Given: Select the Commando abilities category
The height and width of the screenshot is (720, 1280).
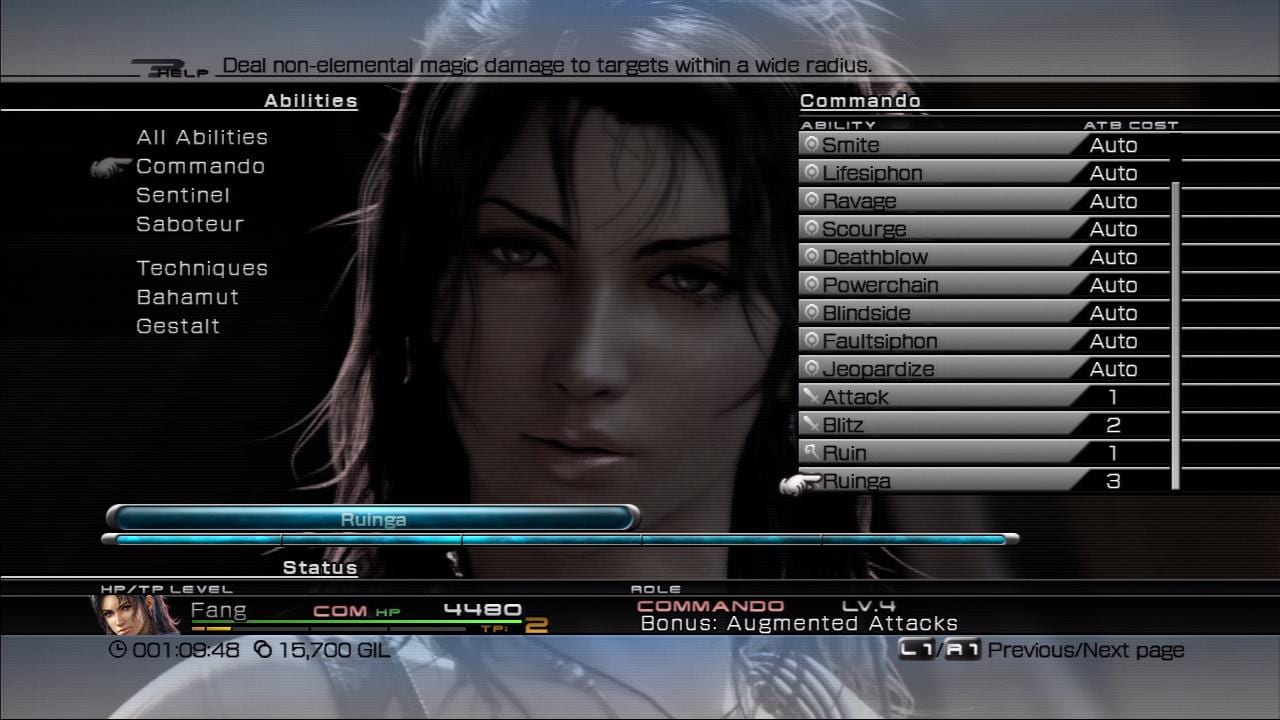Looking at the screenshot, I should point(200,166).
